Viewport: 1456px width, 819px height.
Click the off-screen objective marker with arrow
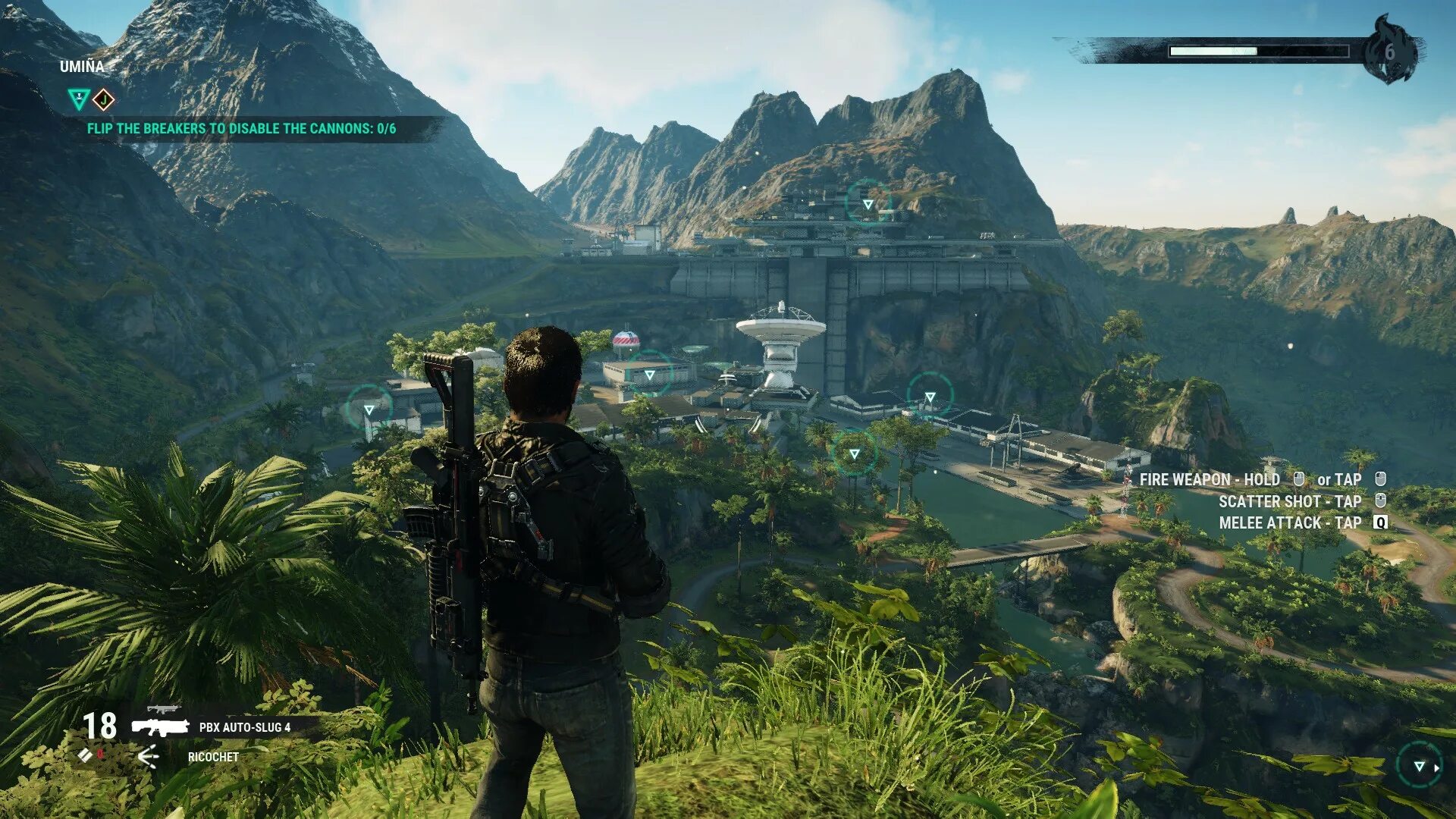tap(1420, 767)
